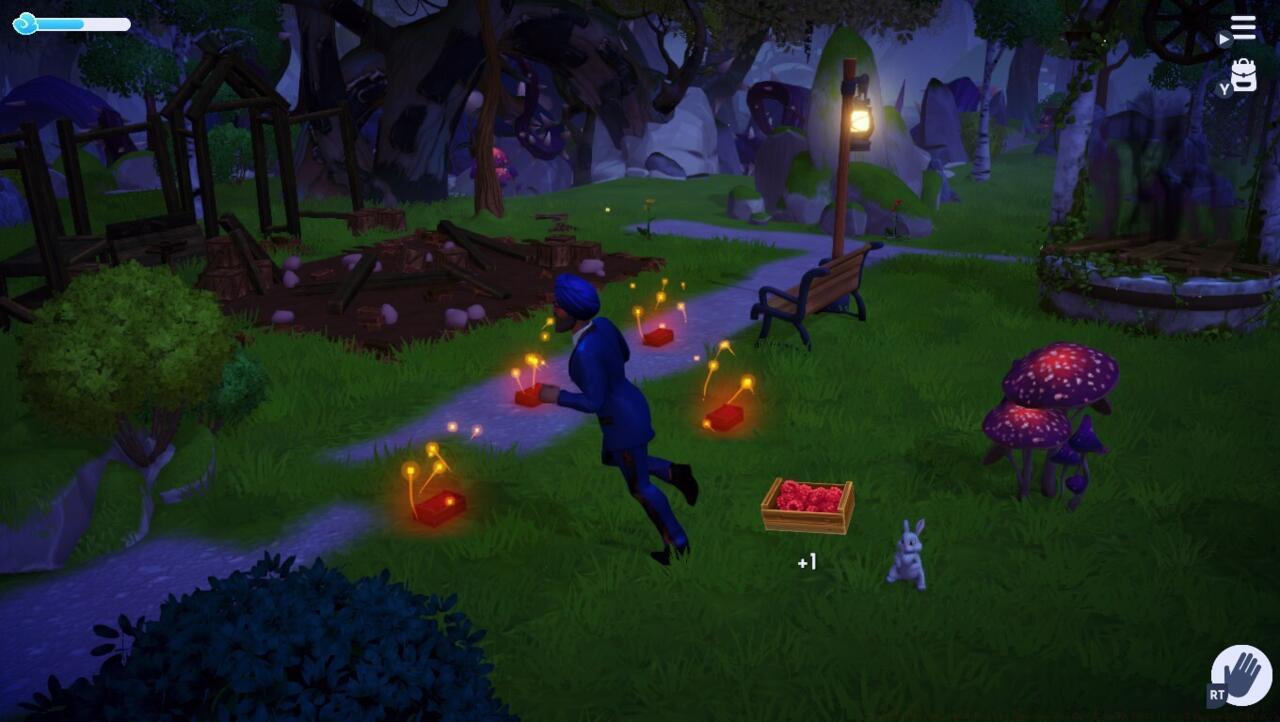
Task: Click the firework crate on the right path
Action: [x=725, y=419]
